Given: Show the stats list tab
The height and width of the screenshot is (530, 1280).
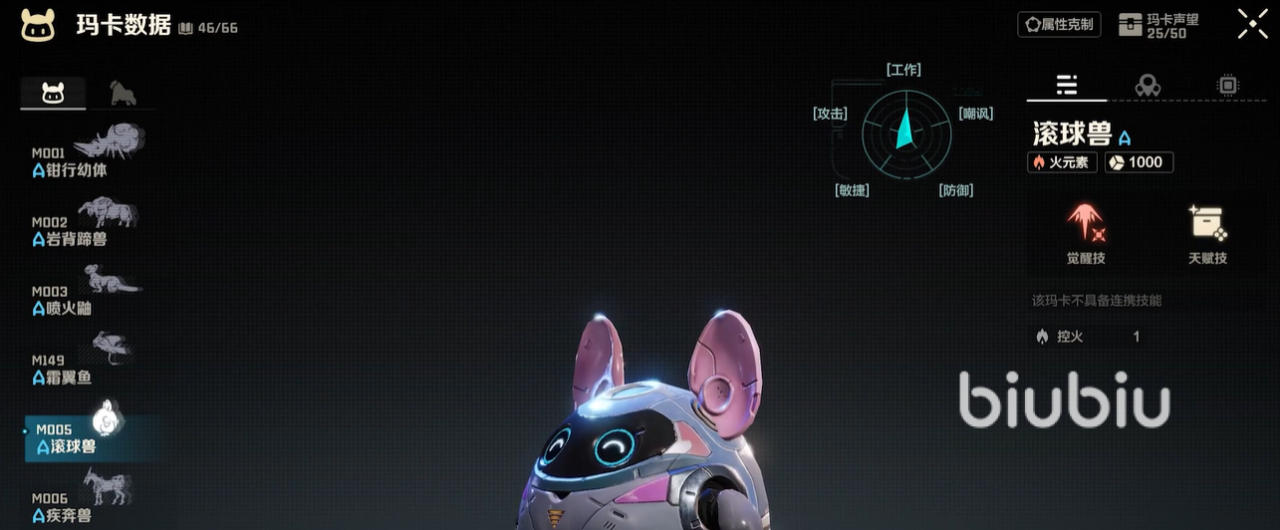Looking at the screenshot, I should click(1066, 86).
